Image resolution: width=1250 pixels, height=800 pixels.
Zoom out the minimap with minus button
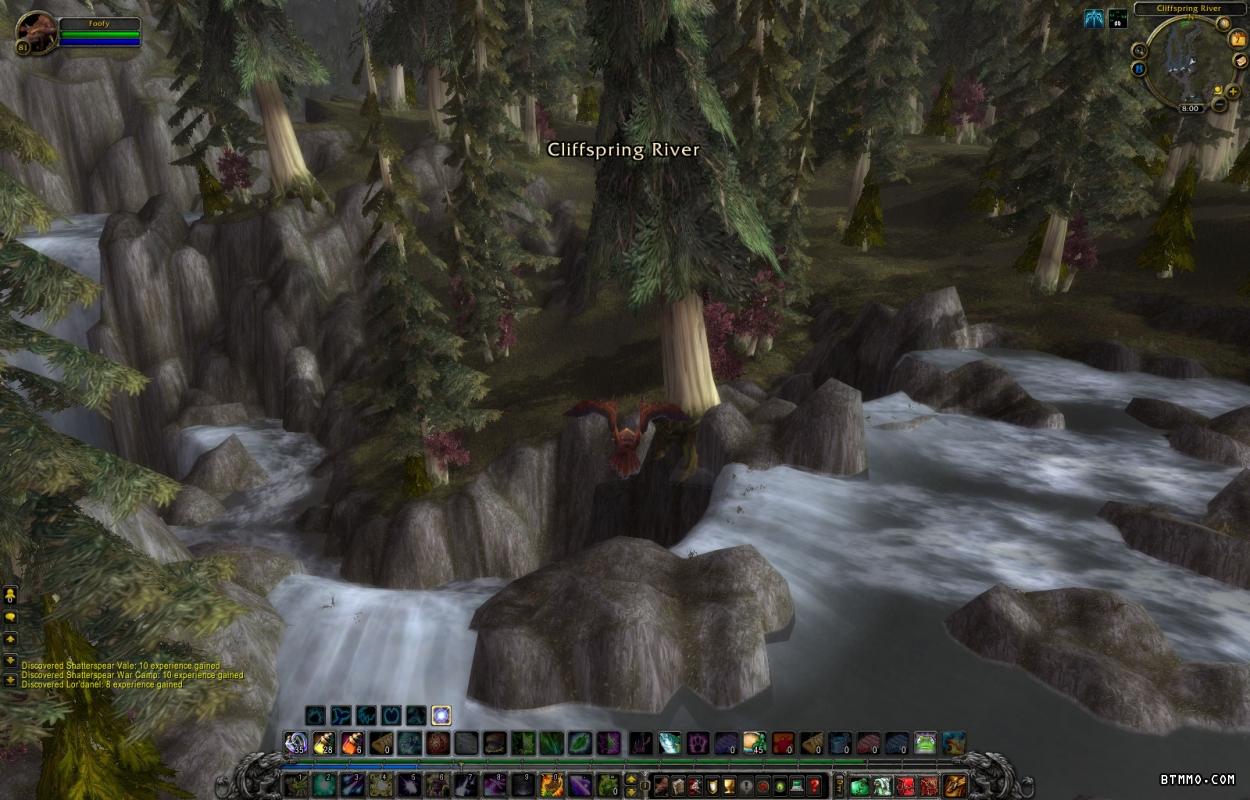click(1219, 105)
